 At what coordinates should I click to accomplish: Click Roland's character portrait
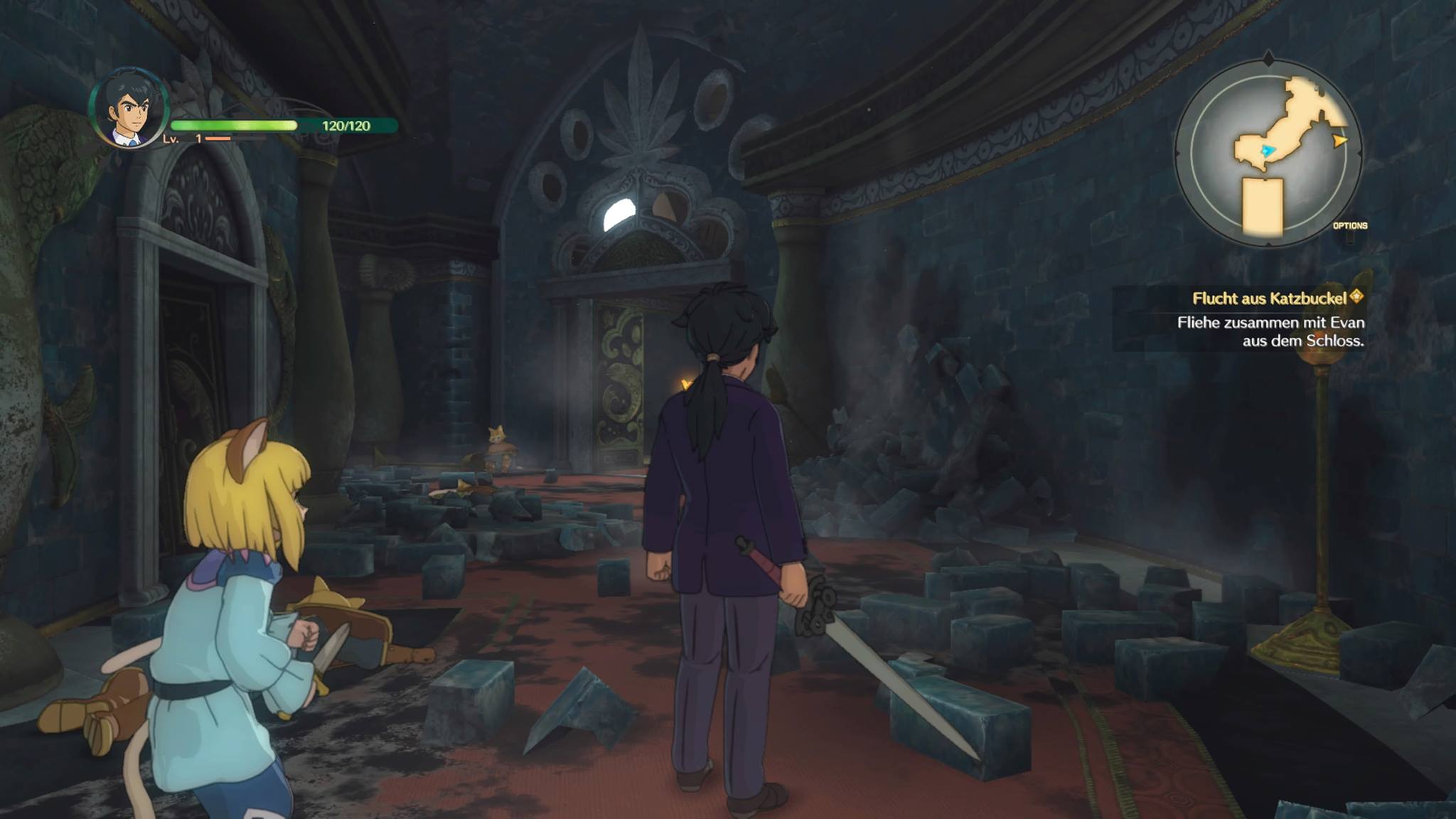pos(129,109)
